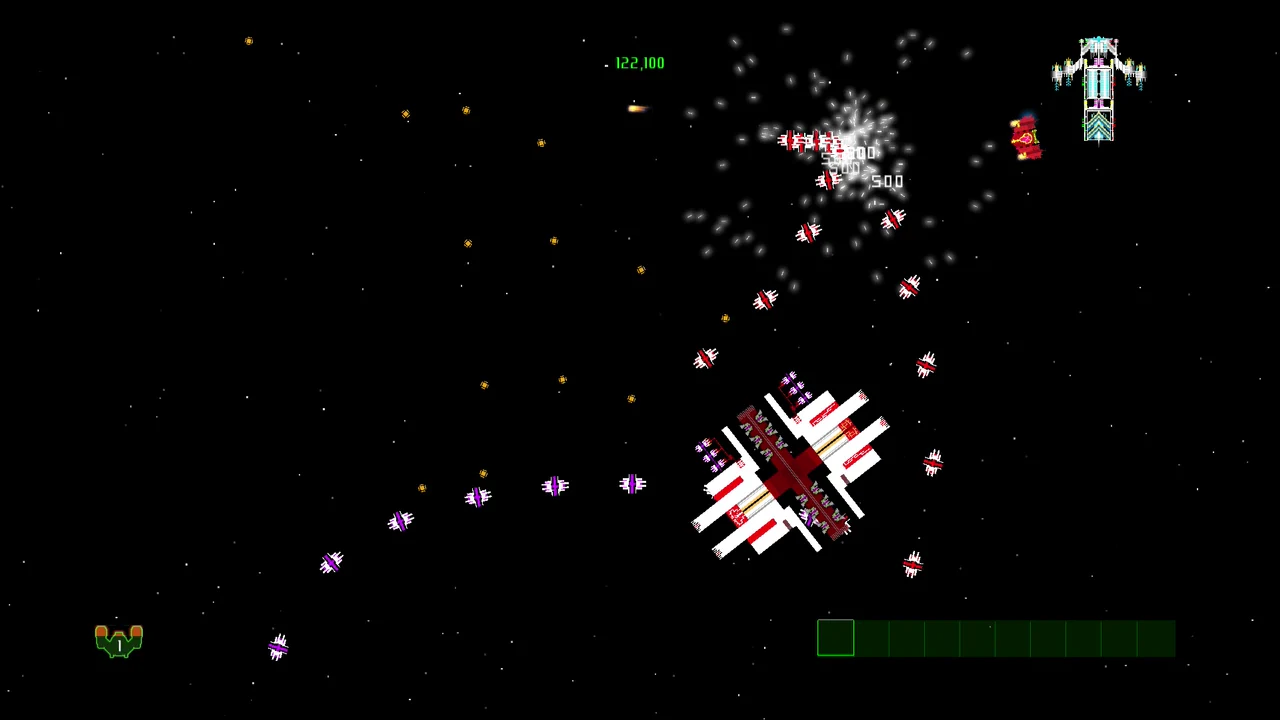Select the yellow gem in the lower-left diagonal trail
Image resolution: width=1280 pixels, height=720 pixels.
pos(421,487)
